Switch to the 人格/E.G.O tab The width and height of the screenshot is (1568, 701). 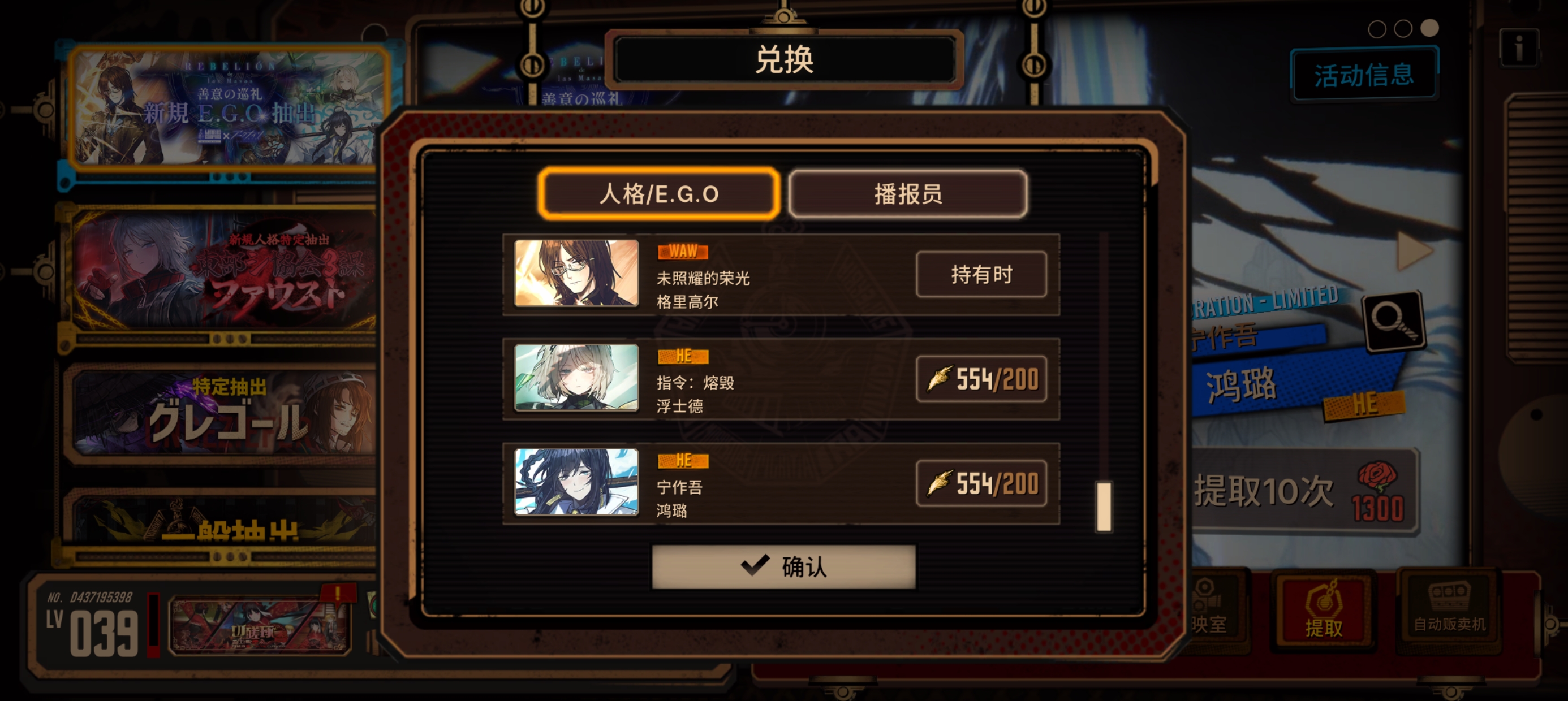658,193
